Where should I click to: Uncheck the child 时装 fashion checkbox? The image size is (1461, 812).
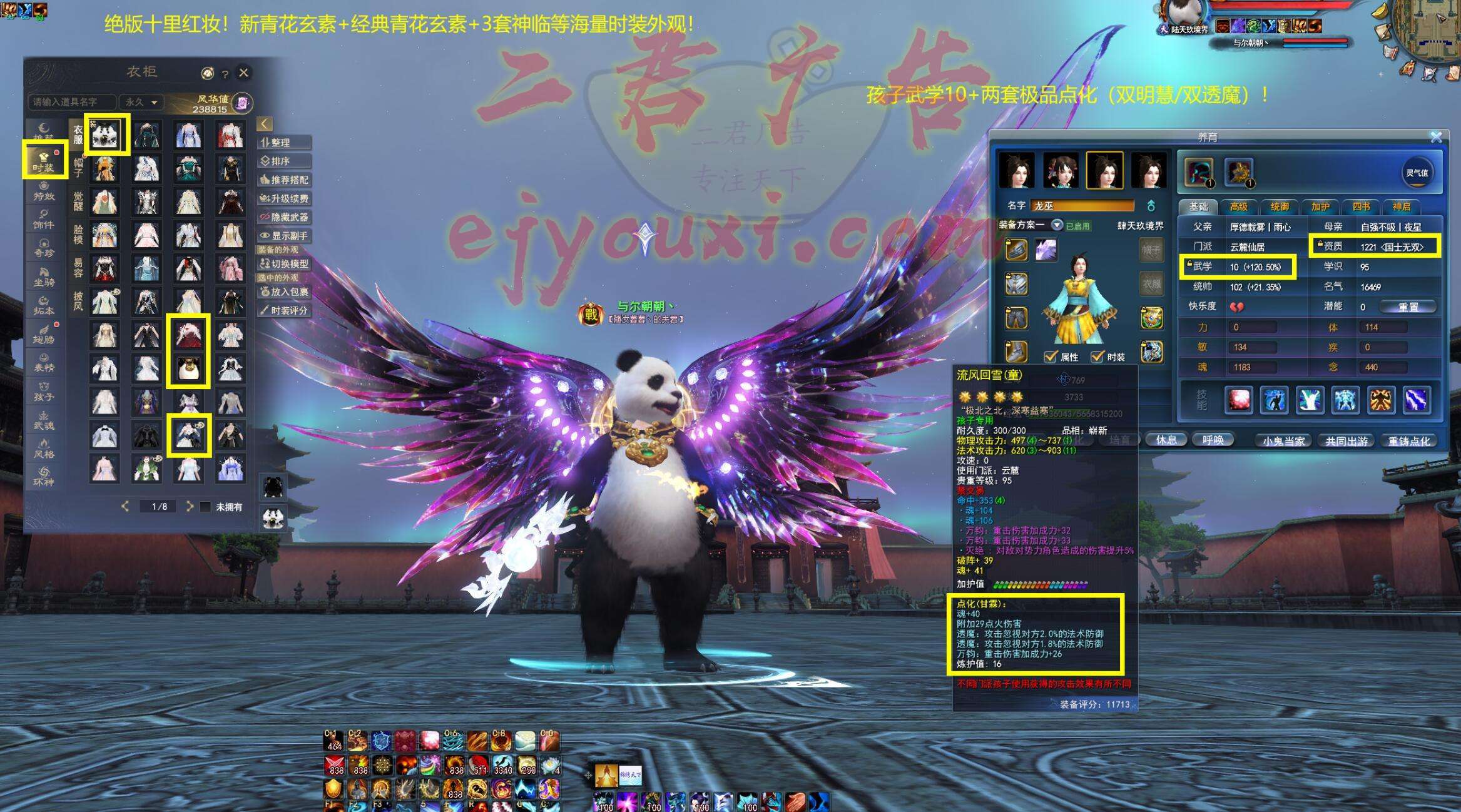click(x=1097, y=357)
